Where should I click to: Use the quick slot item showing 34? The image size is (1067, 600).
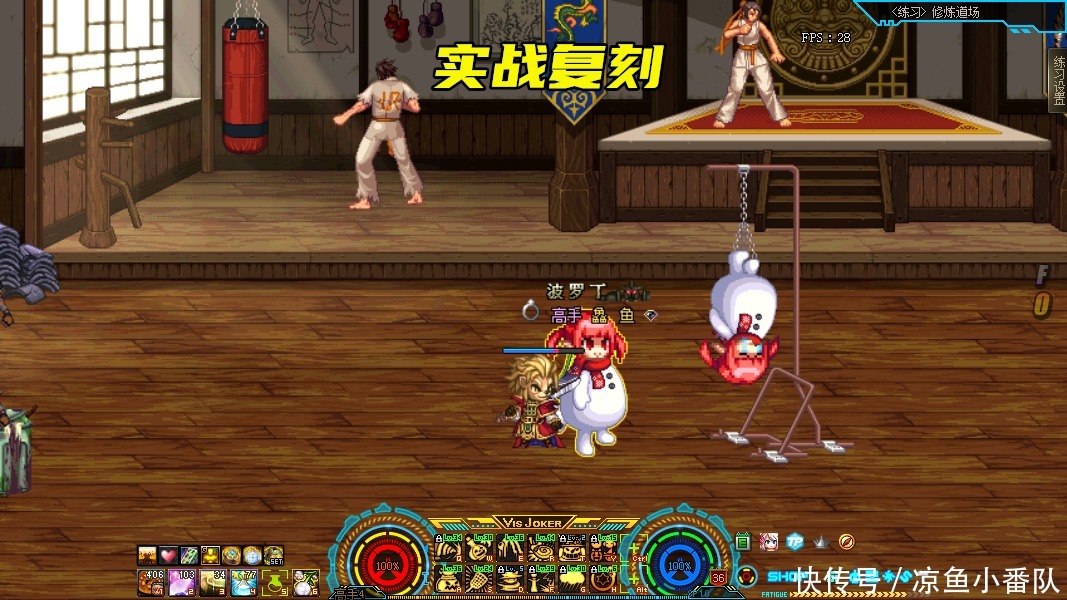tap(214, 580)
